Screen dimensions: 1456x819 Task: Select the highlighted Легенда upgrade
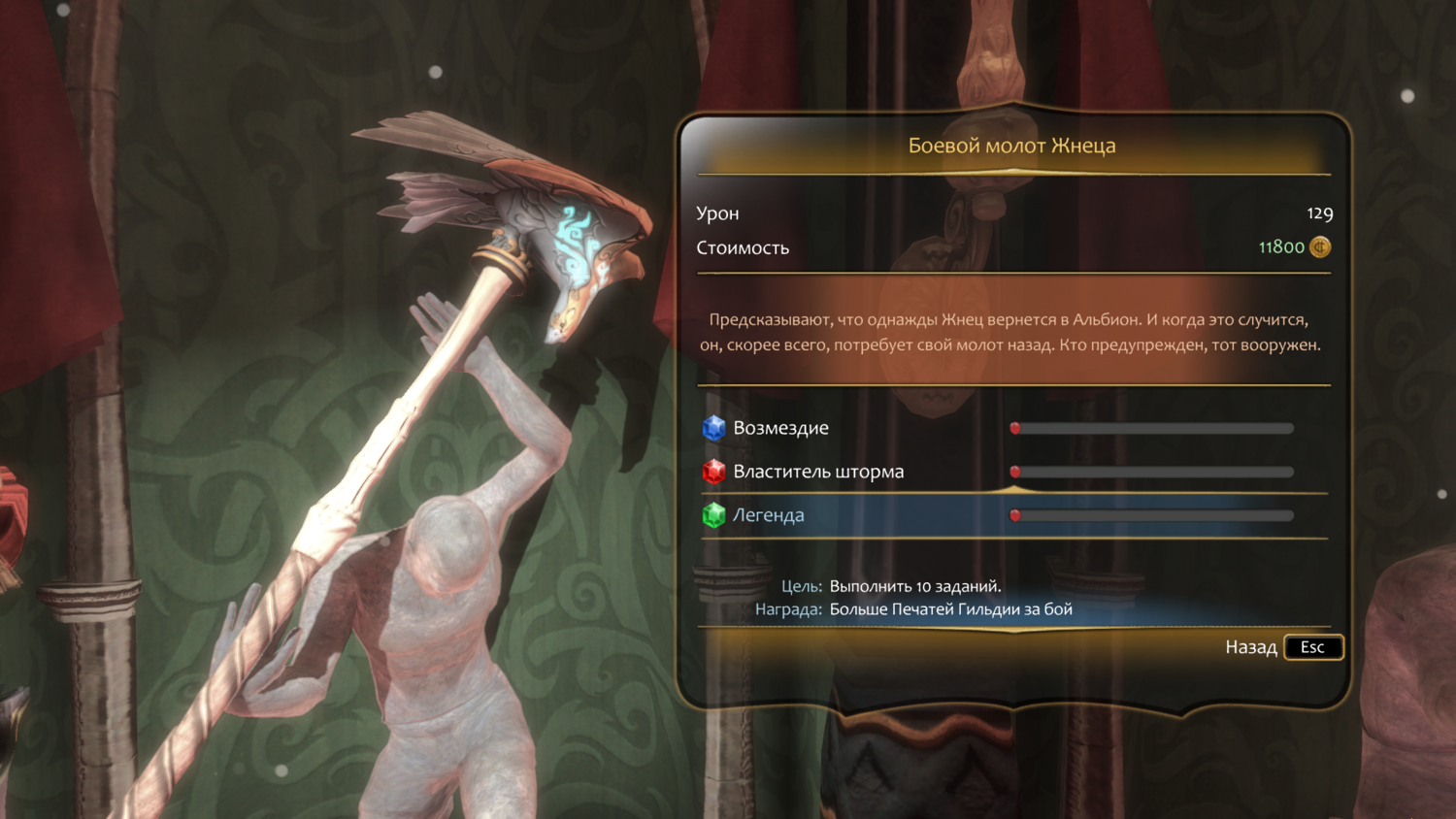coord(769,515)
